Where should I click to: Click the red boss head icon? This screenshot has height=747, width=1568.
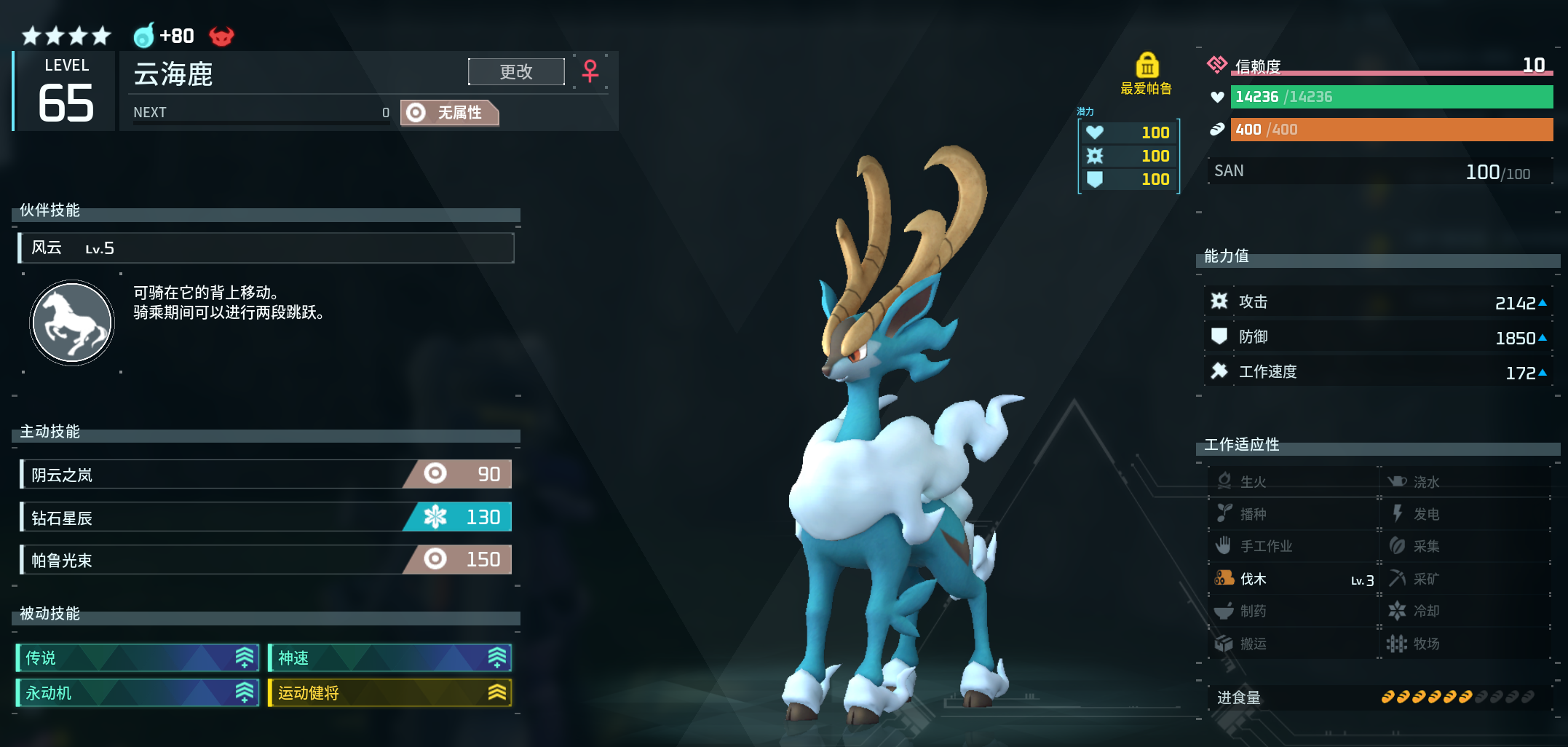pyautogui.click(x=221, y=36)
